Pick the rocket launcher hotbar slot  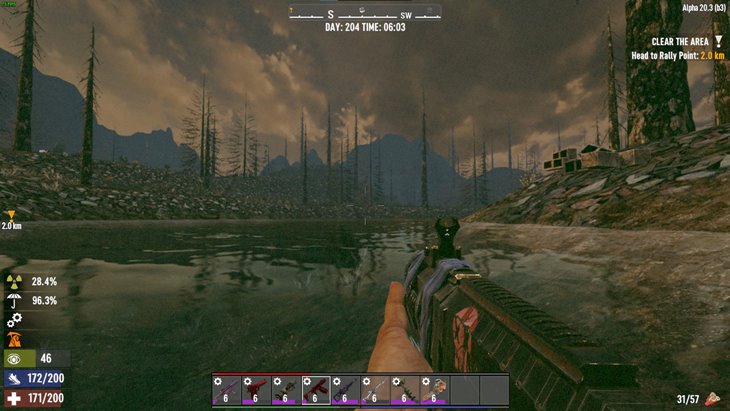[405, 389]
